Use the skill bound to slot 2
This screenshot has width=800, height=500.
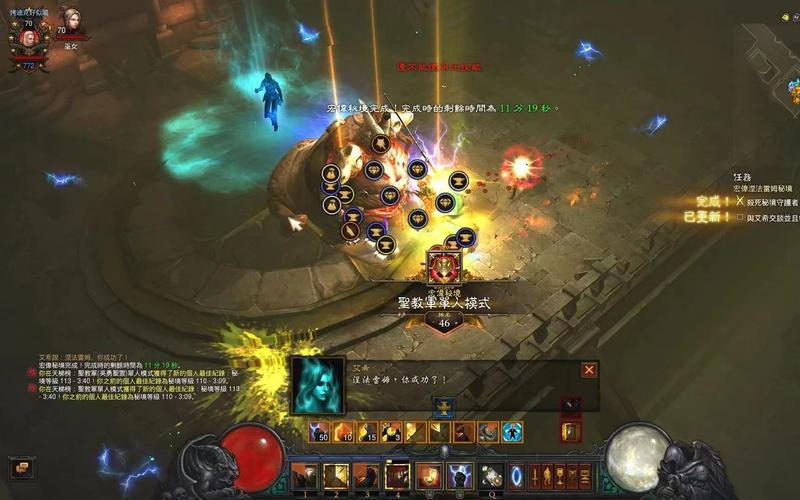336,476
